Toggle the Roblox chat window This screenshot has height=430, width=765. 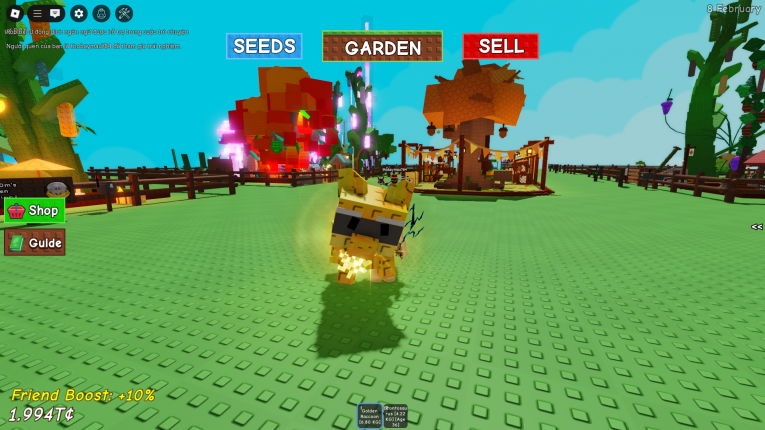pyautogui.click(x=55, y=13)
